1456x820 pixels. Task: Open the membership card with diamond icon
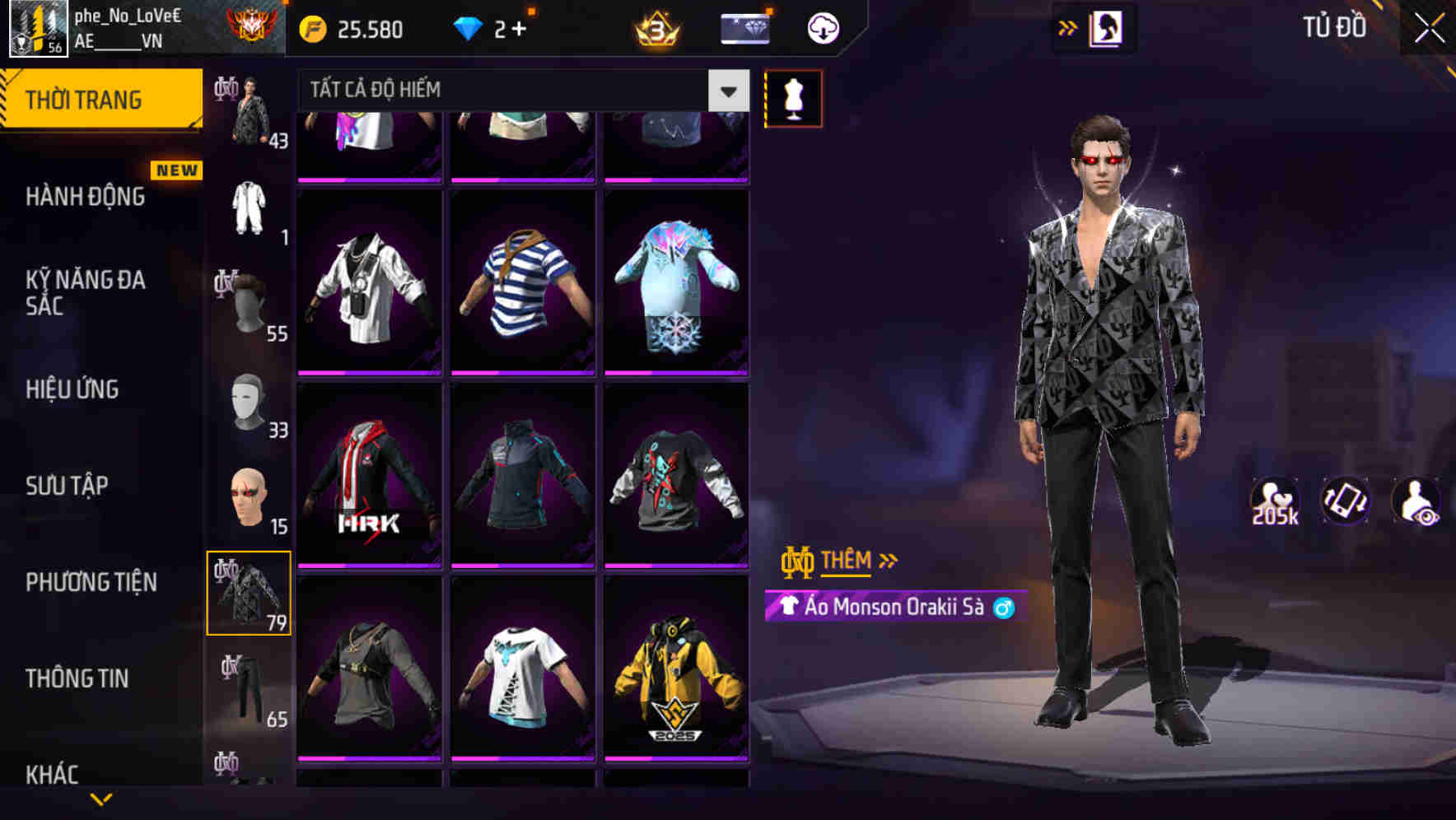click(744, 27)
